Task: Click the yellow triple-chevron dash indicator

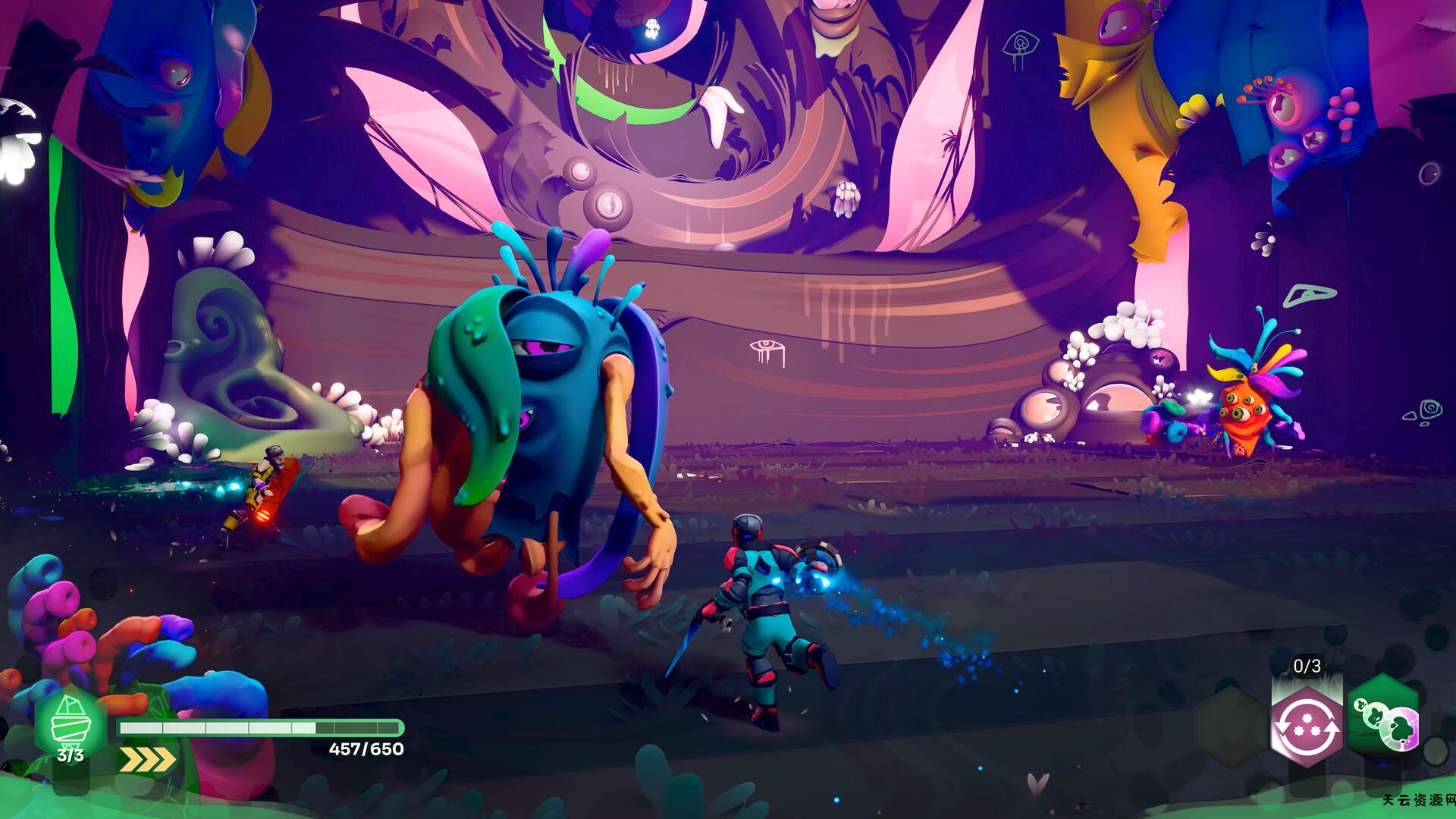Action: pos(146,758)
